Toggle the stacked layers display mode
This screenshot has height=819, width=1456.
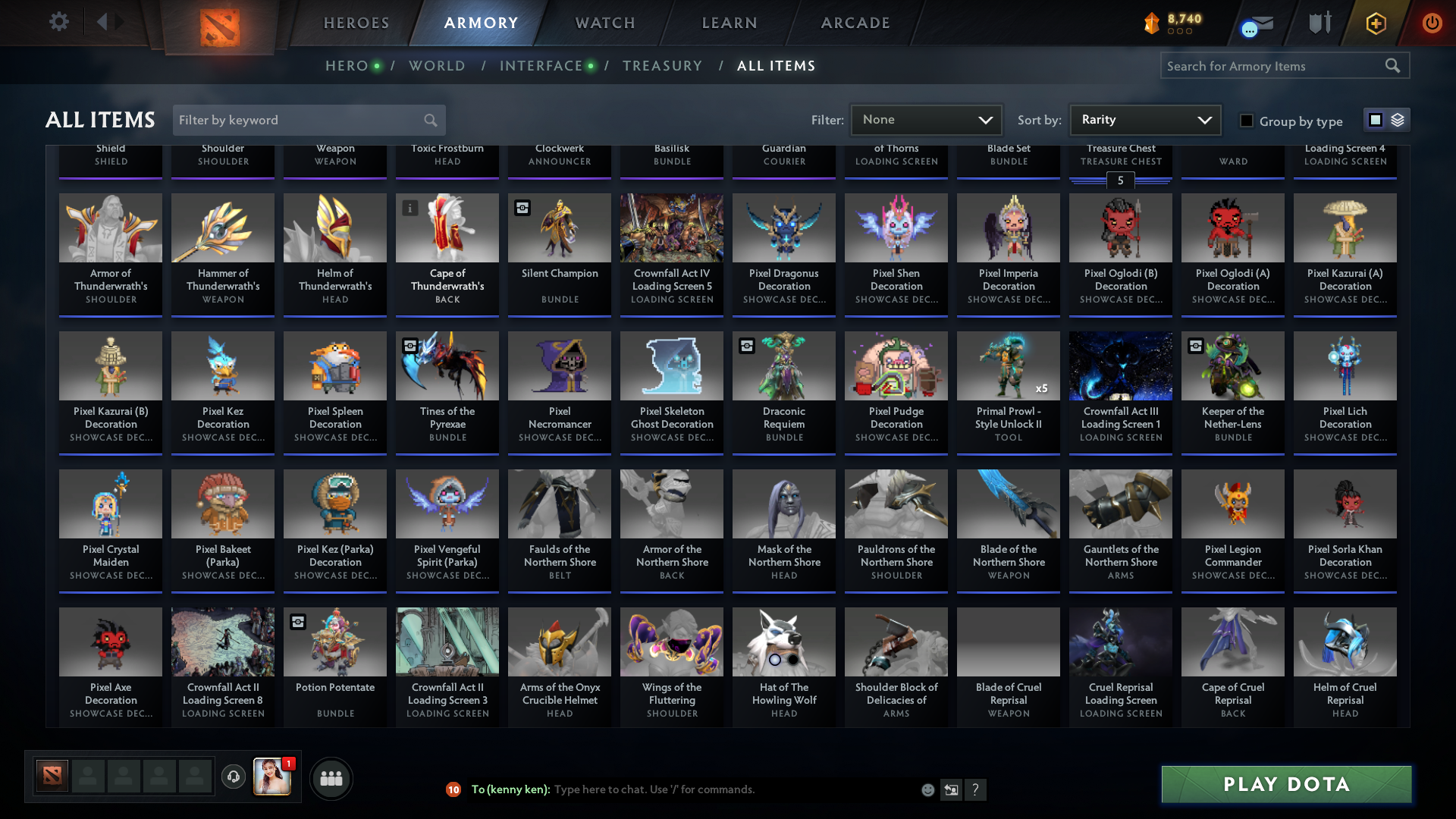[x=1397, y=119]
